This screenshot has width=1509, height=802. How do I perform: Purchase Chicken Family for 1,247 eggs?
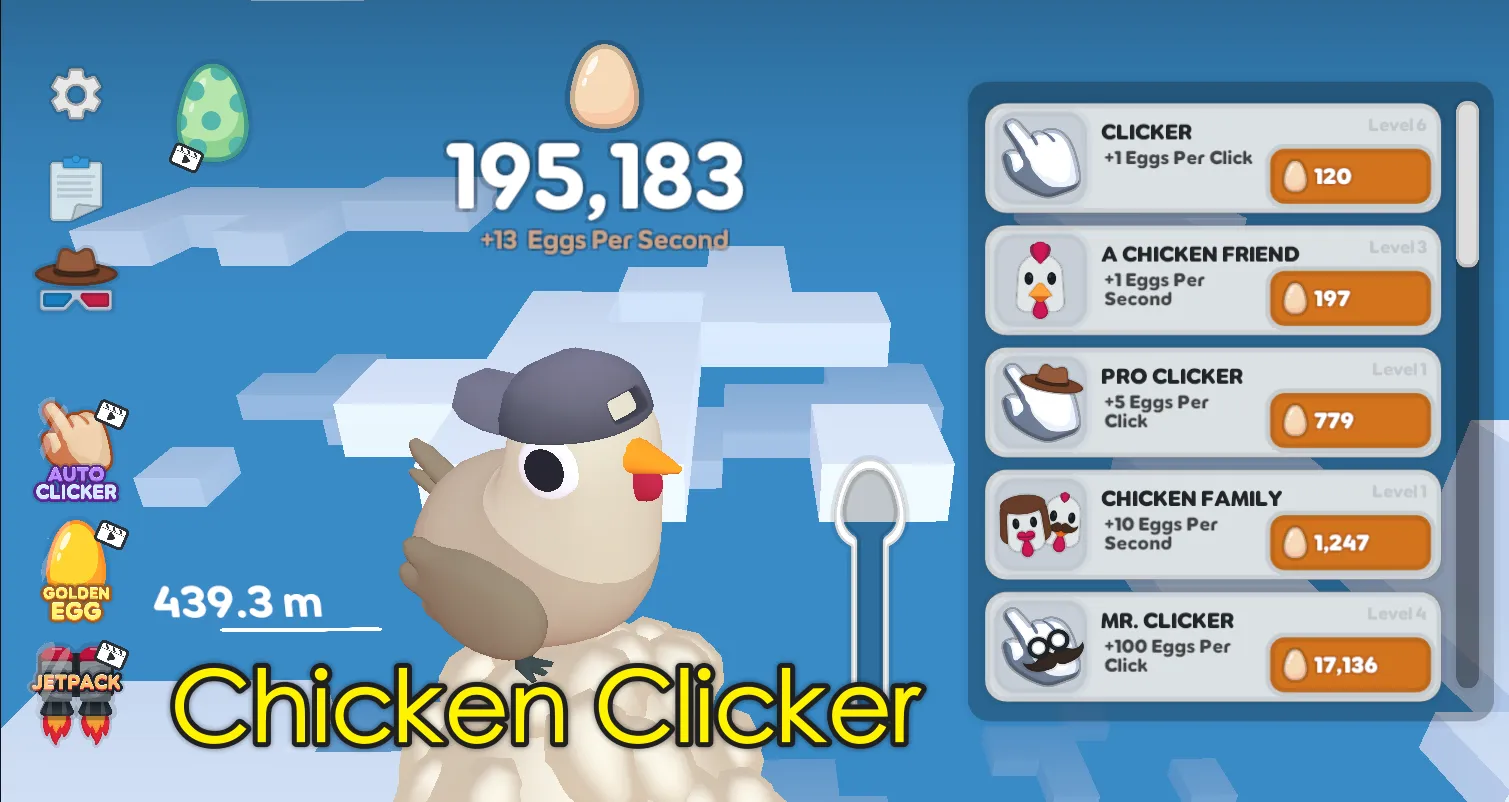tap(1349, 543)
